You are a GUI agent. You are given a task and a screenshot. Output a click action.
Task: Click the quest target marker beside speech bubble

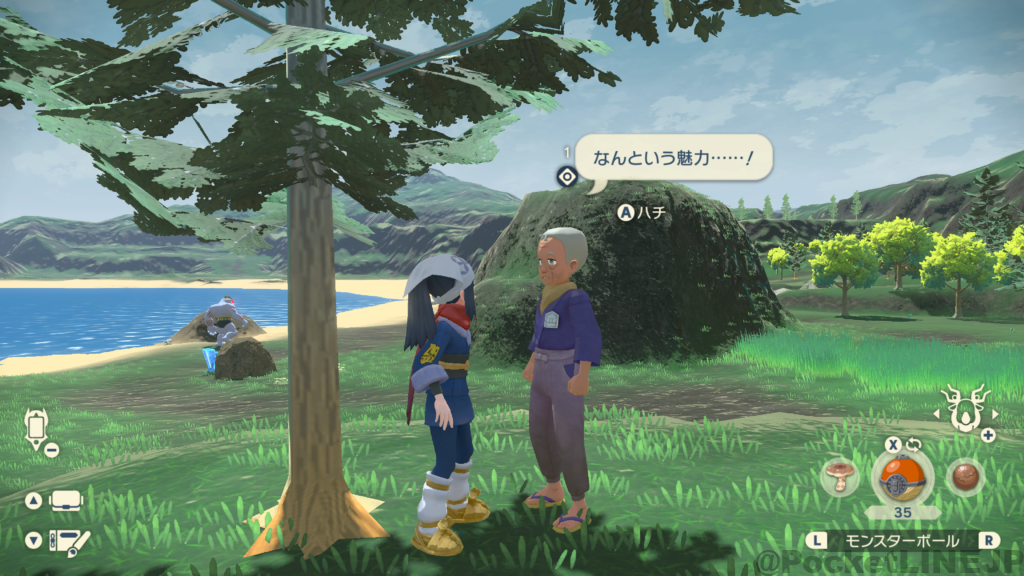coord(567,177)
